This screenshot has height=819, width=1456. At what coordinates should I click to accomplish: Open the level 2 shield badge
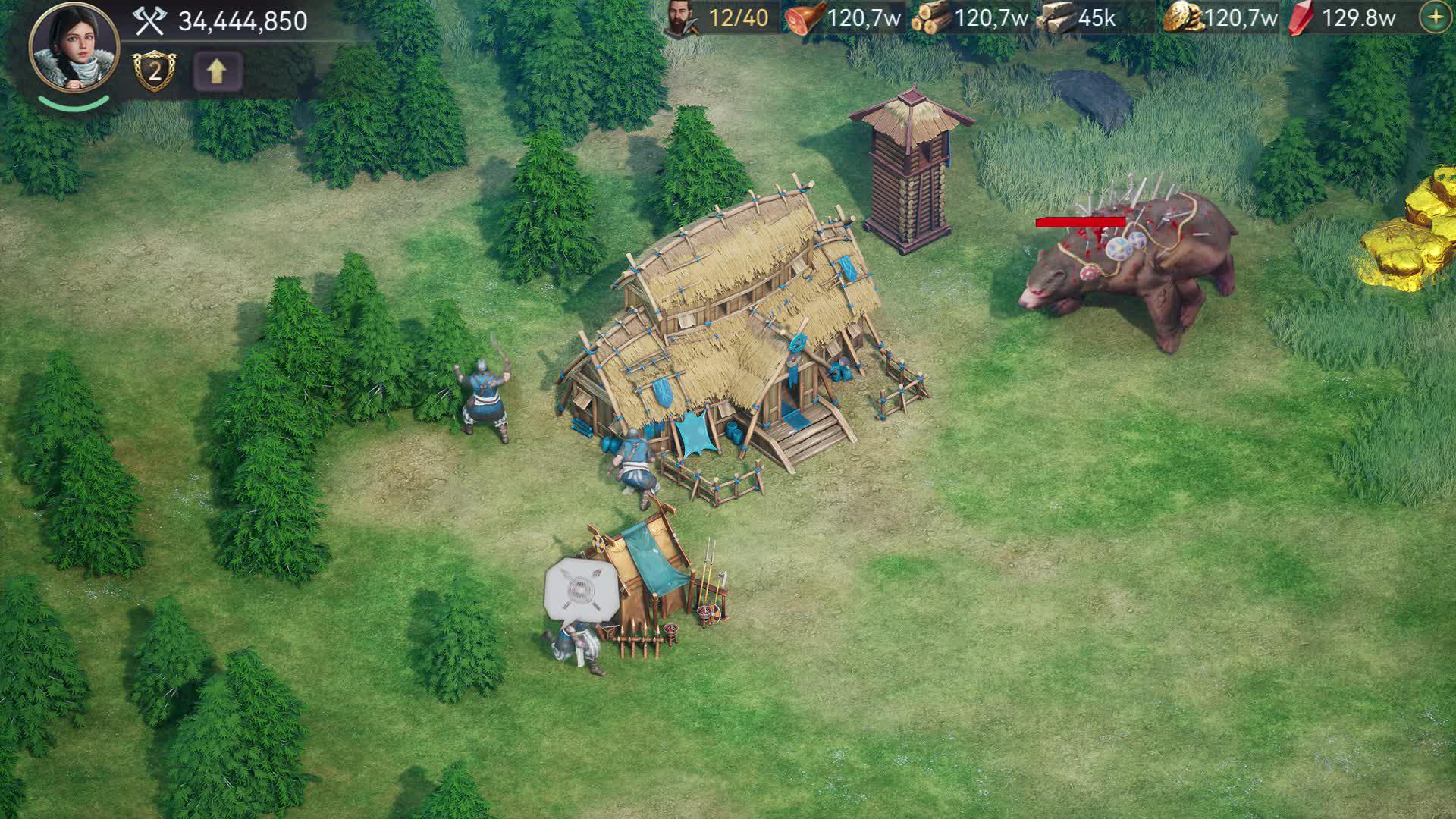click(x=155, y=71)
